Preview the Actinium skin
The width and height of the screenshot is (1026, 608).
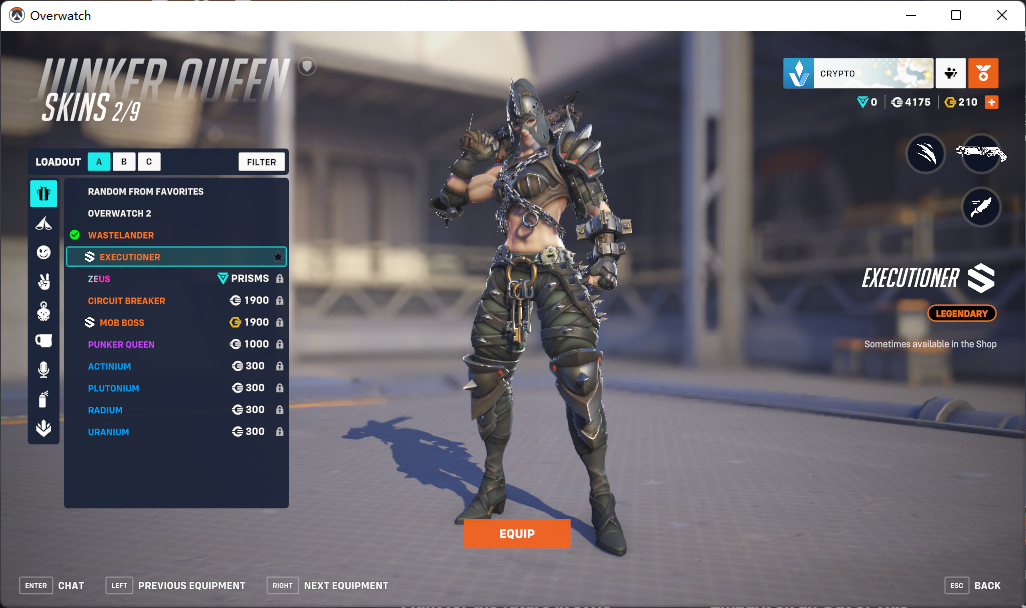coord(110,367)
